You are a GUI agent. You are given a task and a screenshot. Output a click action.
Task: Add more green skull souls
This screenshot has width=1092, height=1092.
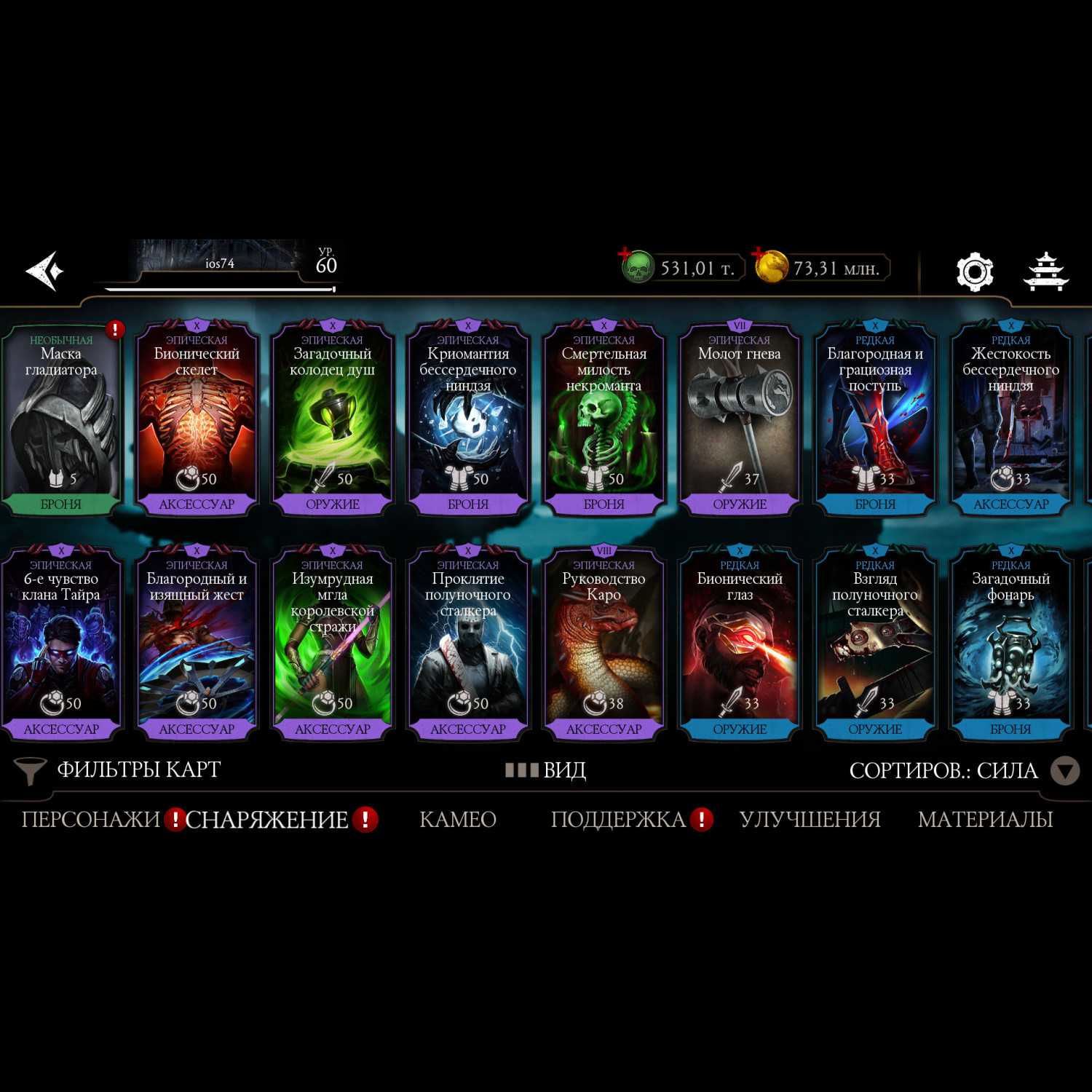coord(626,255)
